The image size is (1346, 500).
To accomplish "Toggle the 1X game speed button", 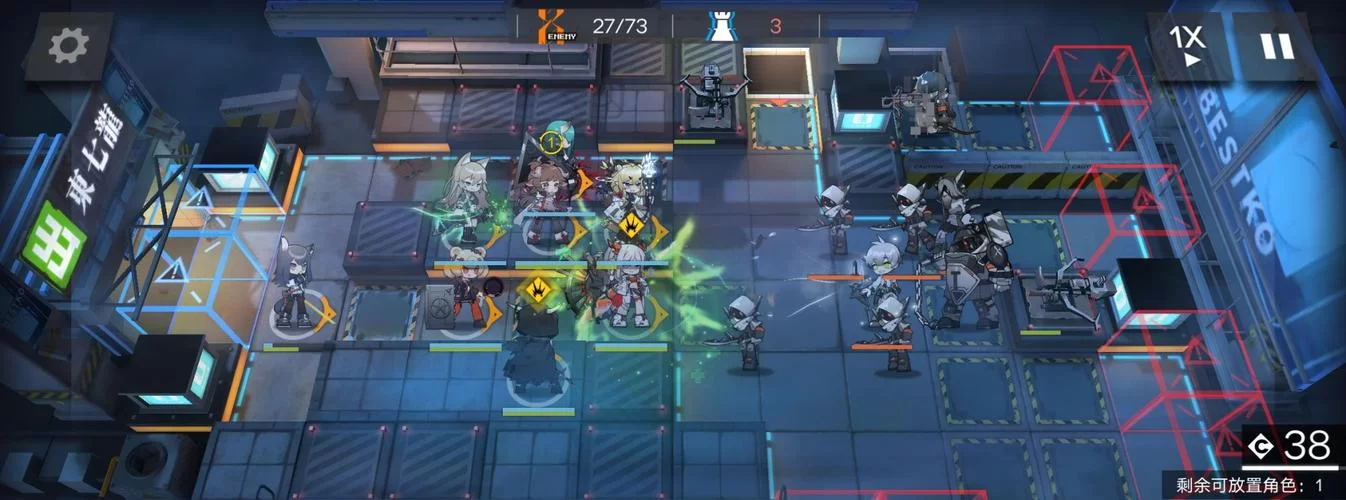I will (1188, 45).
